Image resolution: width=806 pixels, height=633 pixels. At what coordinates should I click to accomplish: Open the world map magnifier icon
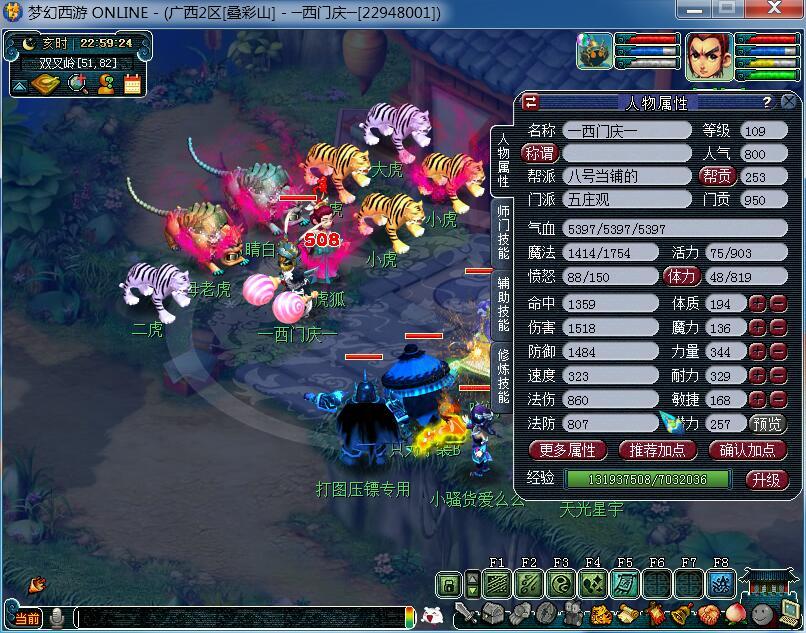click(x=76, y=84)
